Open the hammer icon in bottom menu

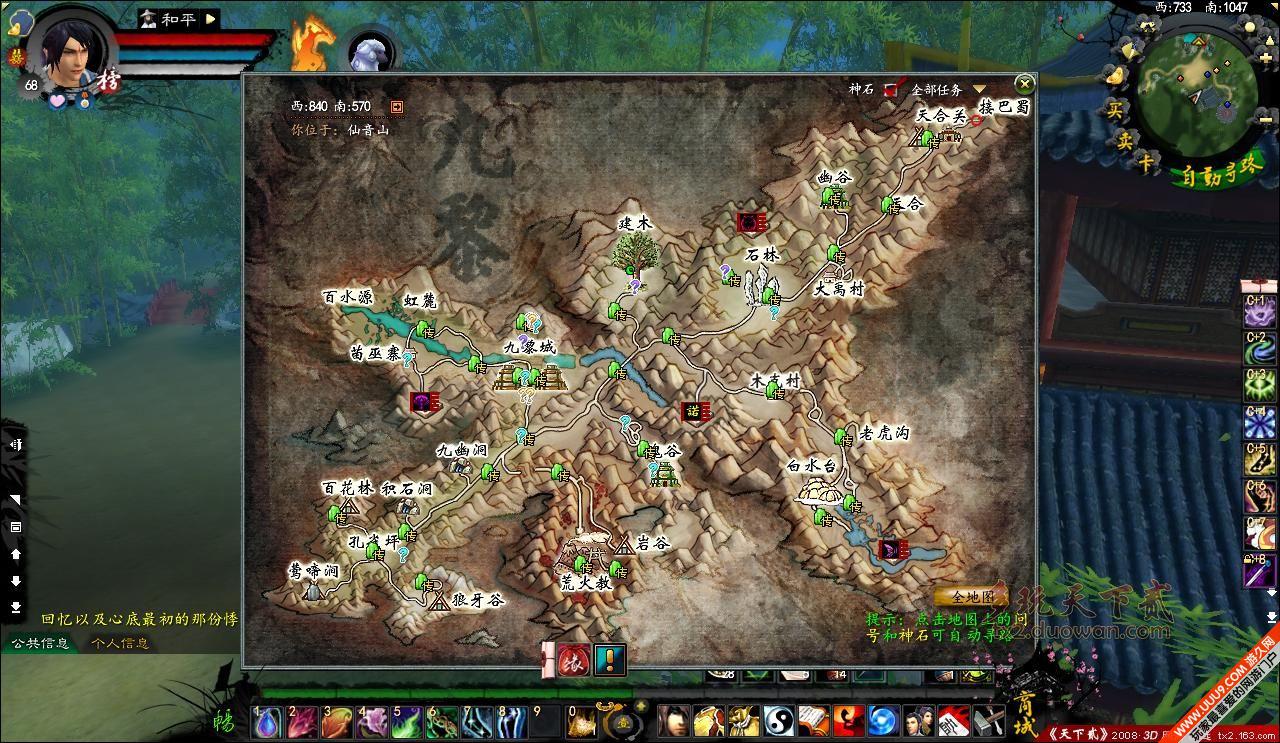point(989,720)
